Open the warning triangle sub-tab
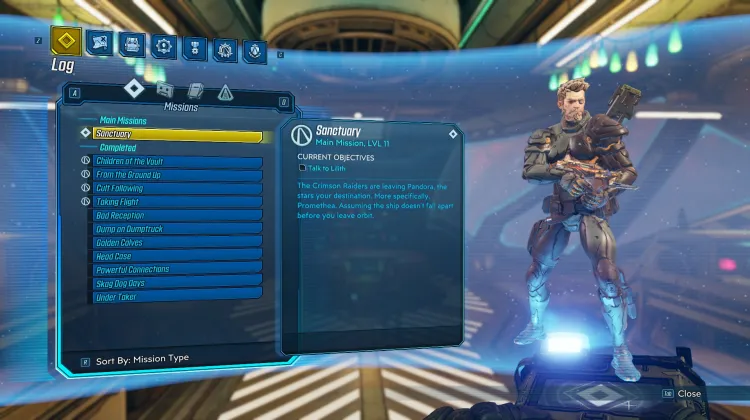750x420 pixels. coord(225,93)
